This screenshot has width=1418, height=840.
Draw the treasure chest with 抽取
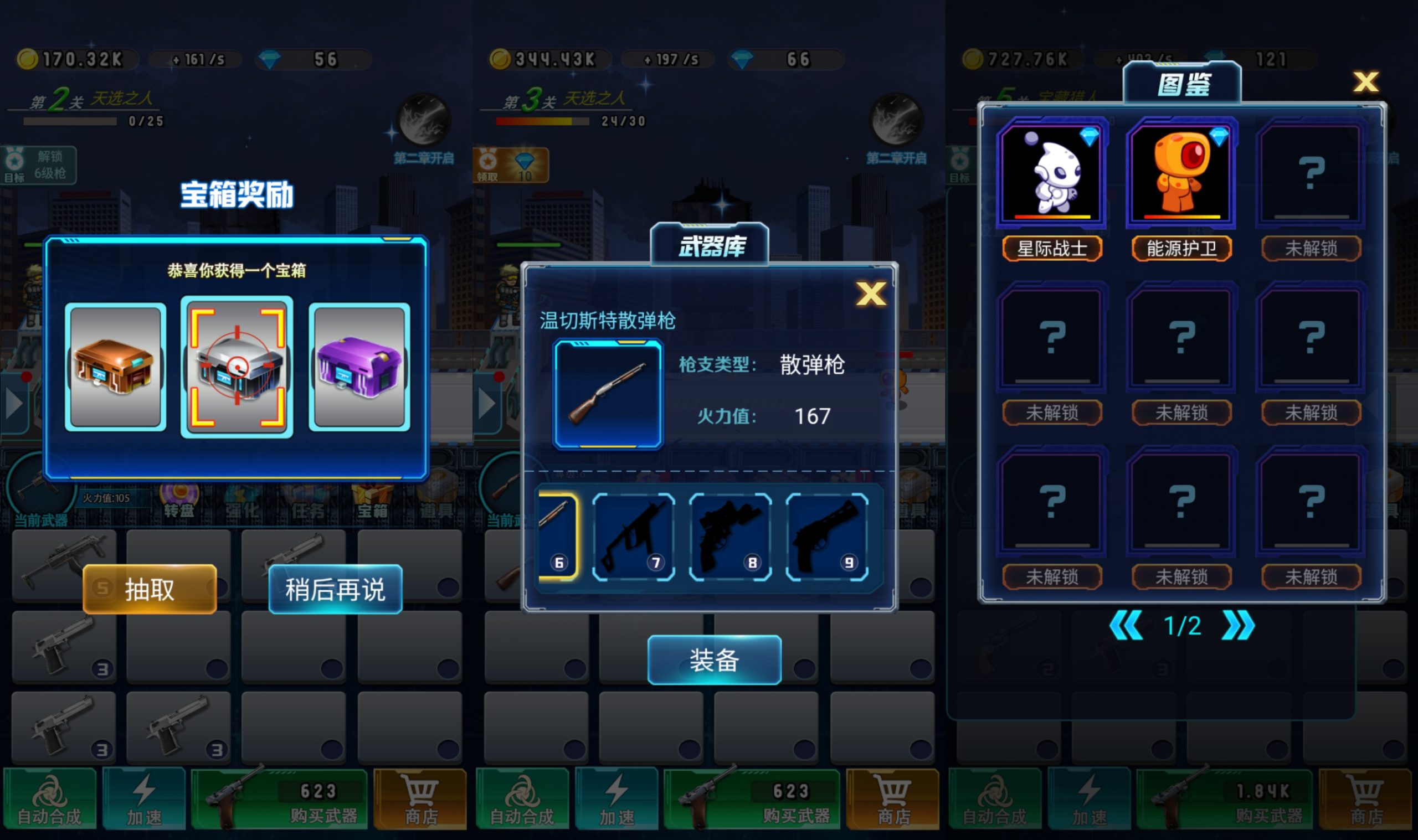[150, 589]
